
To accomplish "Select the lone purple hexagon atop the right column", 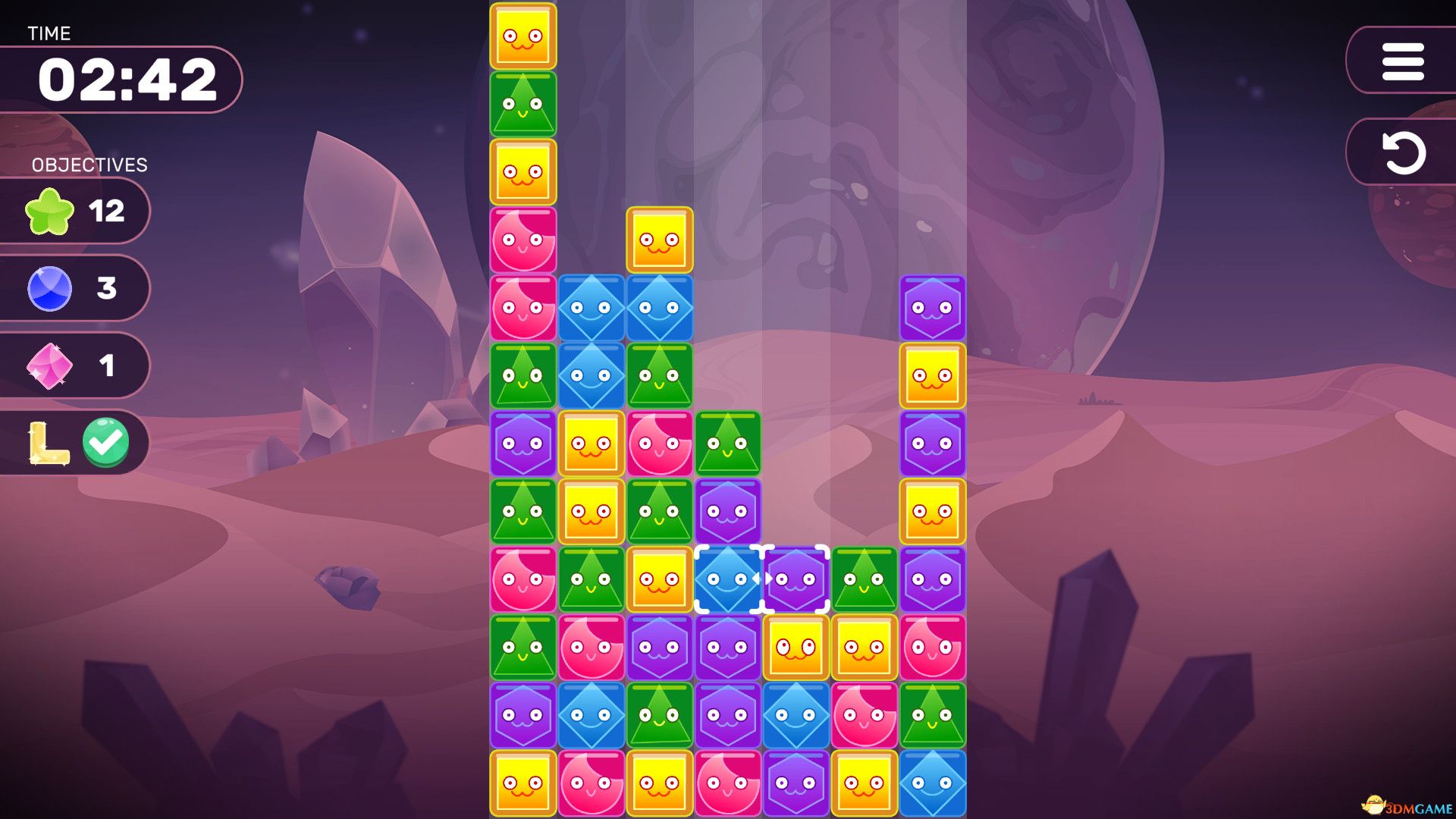I will click(x=931, y=307).
